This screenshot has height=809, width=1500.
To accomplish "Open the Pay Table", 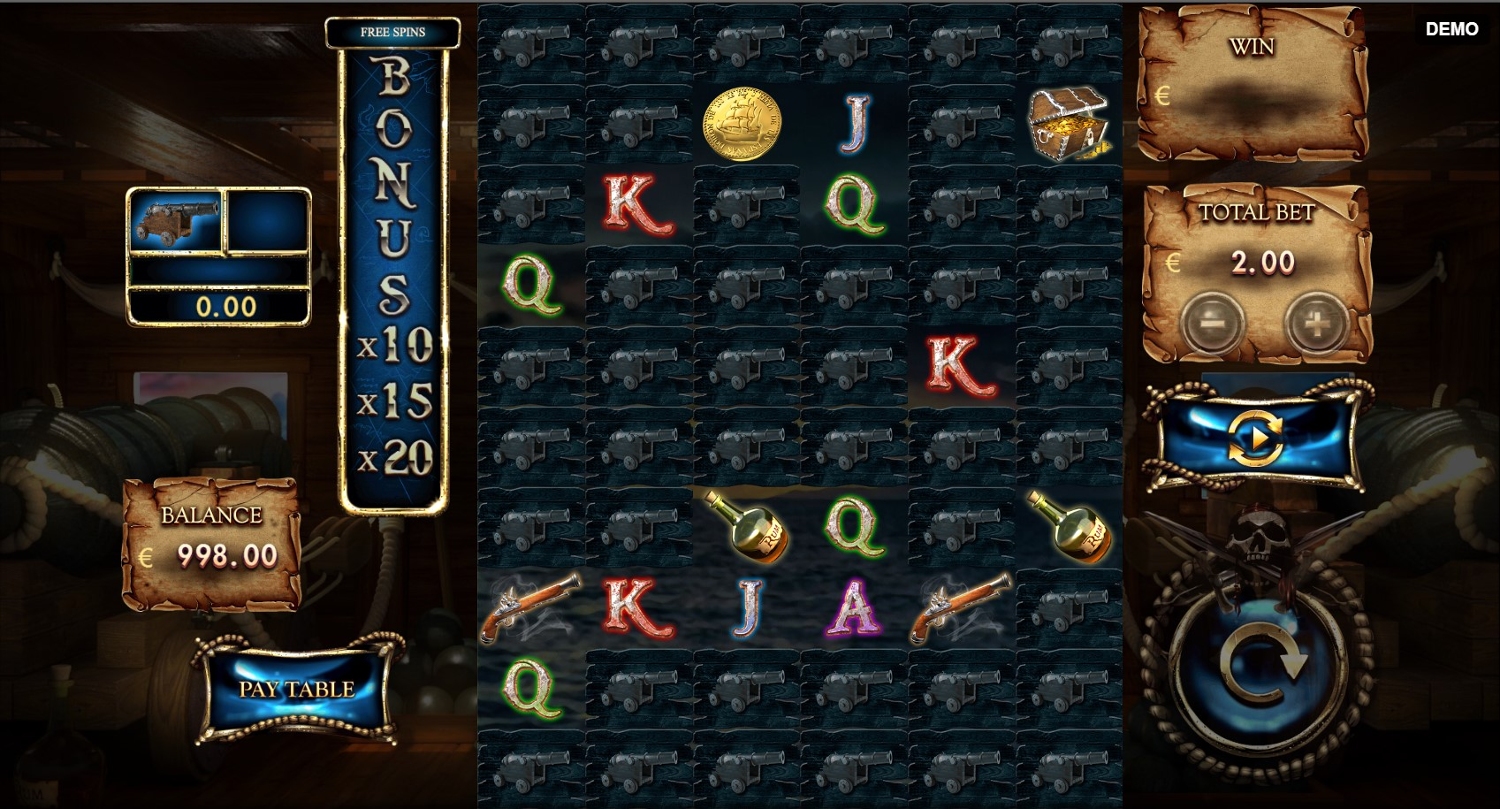I will coord(297,689).
